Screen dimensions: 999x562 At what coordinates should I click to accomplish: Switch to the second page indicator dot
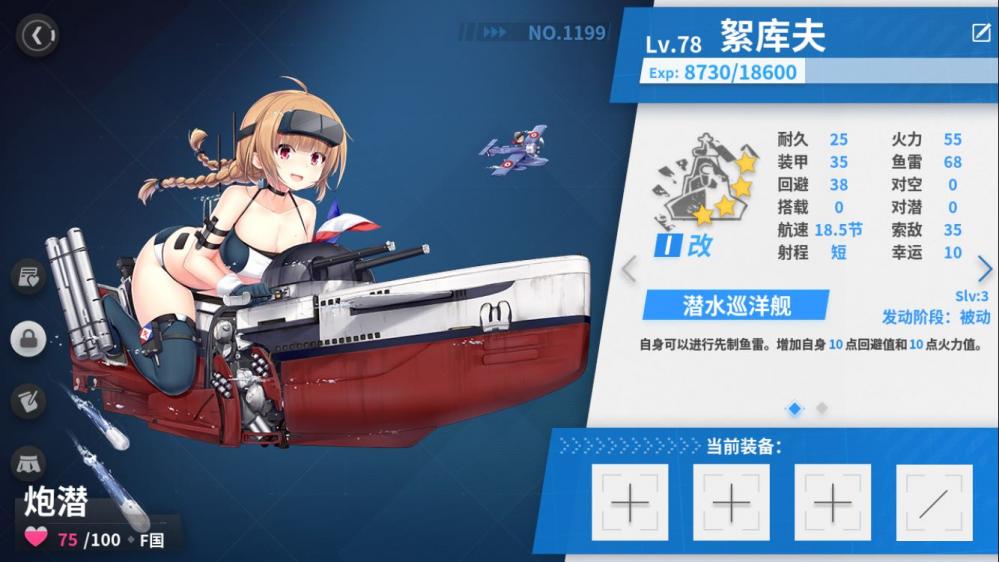(822, 408)
